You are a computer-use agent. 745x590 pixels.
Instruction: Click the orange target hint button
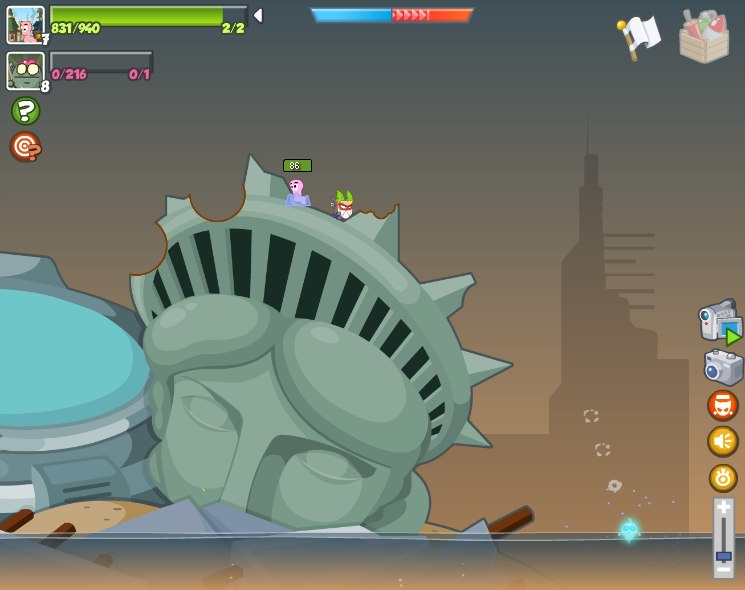(25, 147)
